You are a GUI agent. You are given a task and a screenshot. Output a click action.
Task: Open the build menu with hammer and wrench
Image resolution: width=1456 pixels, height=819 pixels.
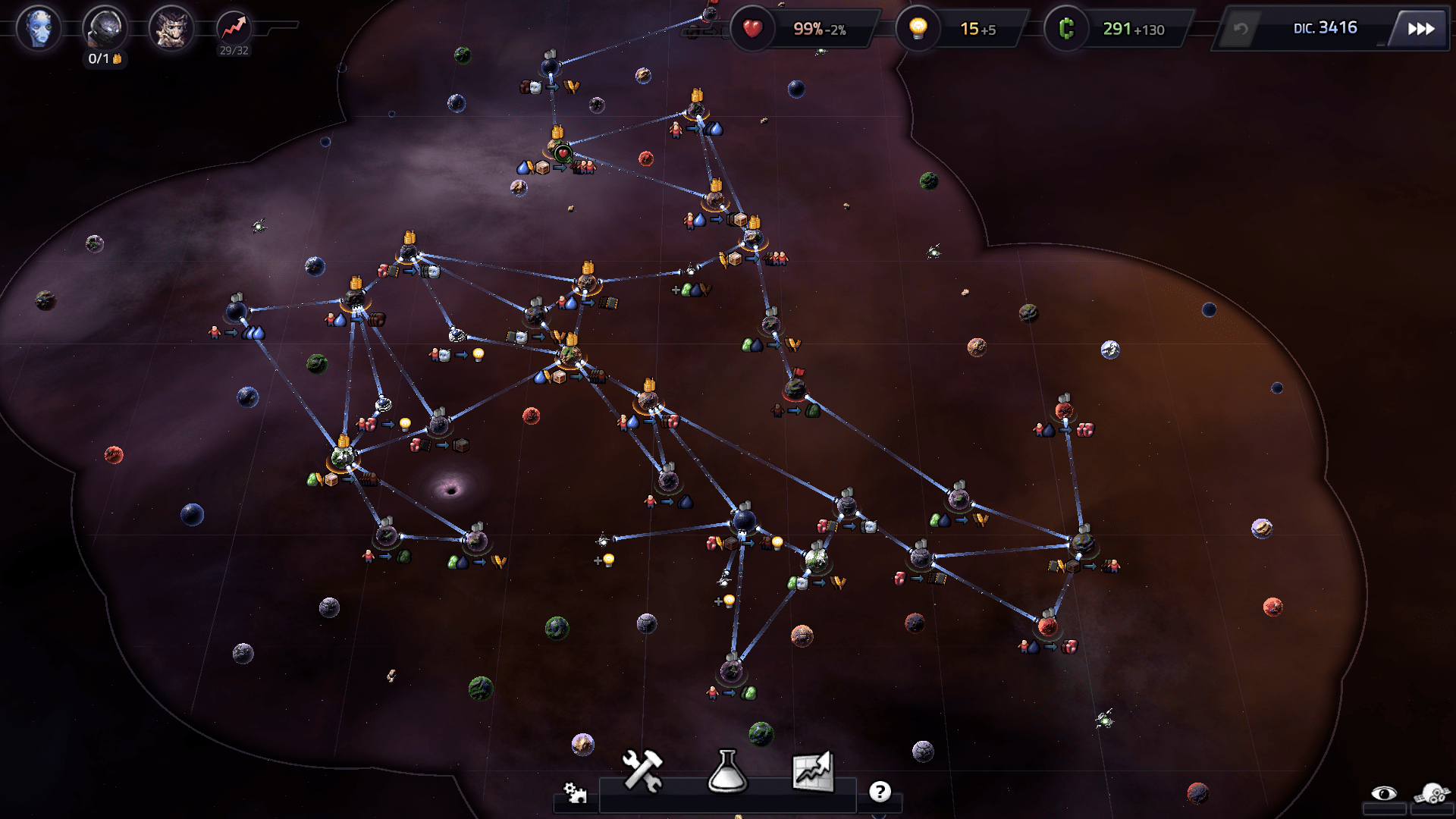642,771
